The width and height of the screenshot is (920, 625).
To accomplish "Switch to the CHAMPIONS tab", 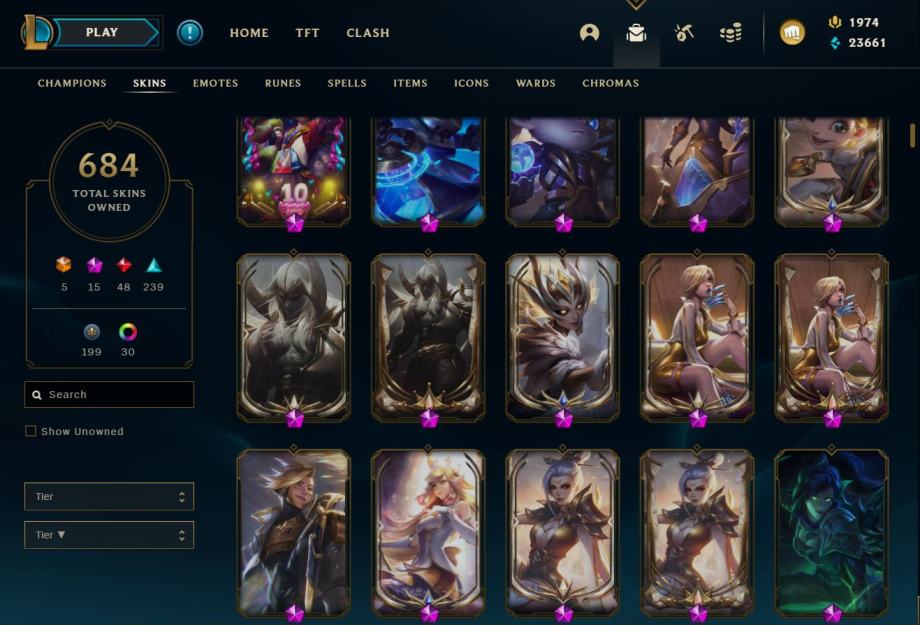I will coord(72,83).
